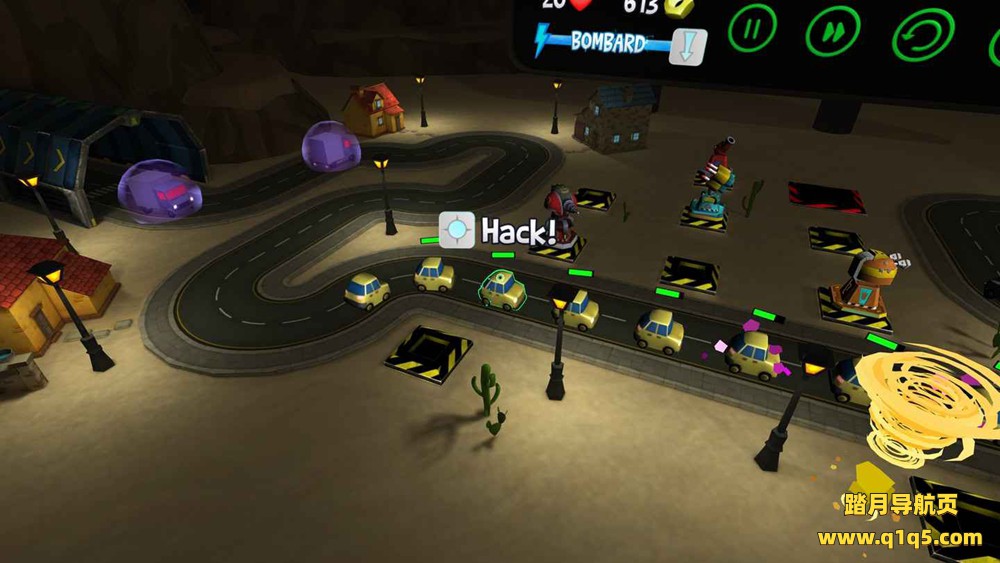The height and width of the screenshot is (563, 1000).
Task: Toggle fast-forward speed
Action: (832, 32)
